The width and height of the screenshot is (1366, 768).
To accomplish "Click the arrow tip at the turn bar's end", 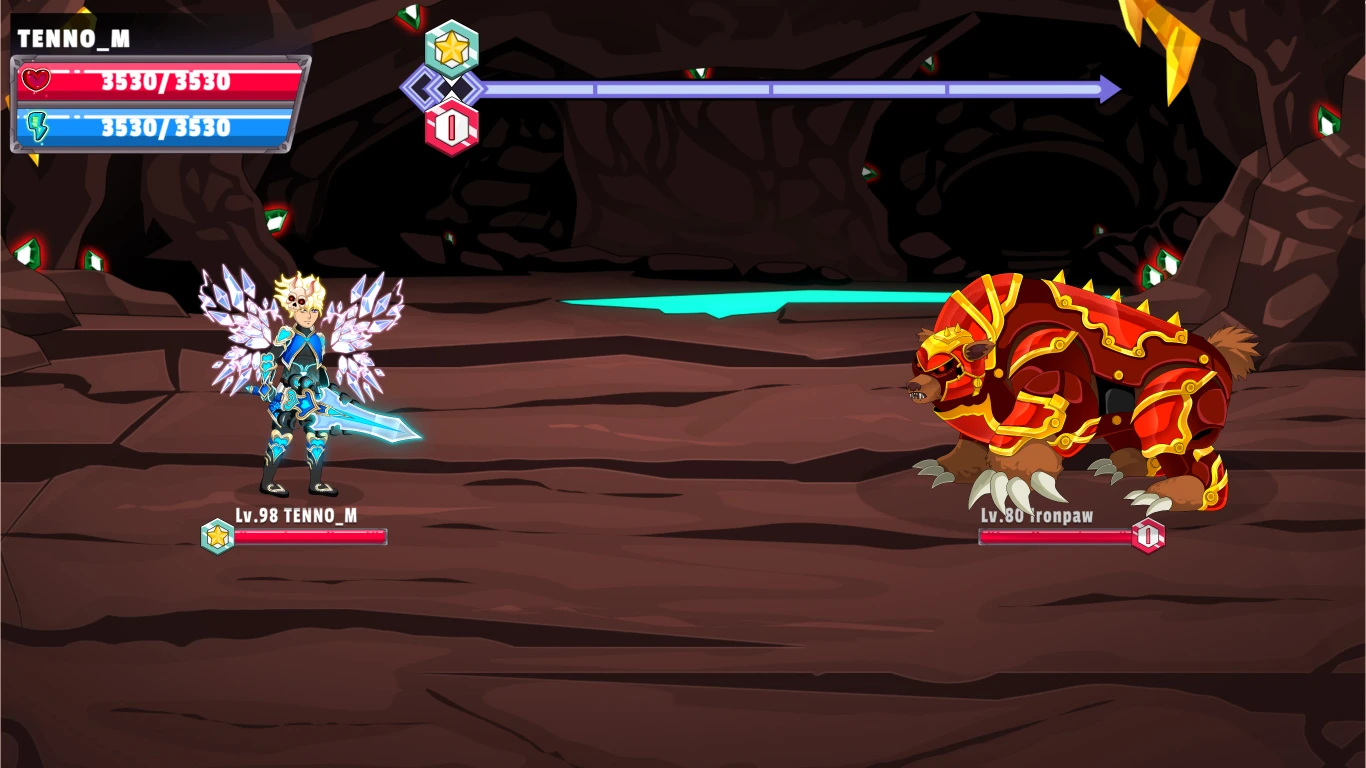I will click(x=1112, y=89).
